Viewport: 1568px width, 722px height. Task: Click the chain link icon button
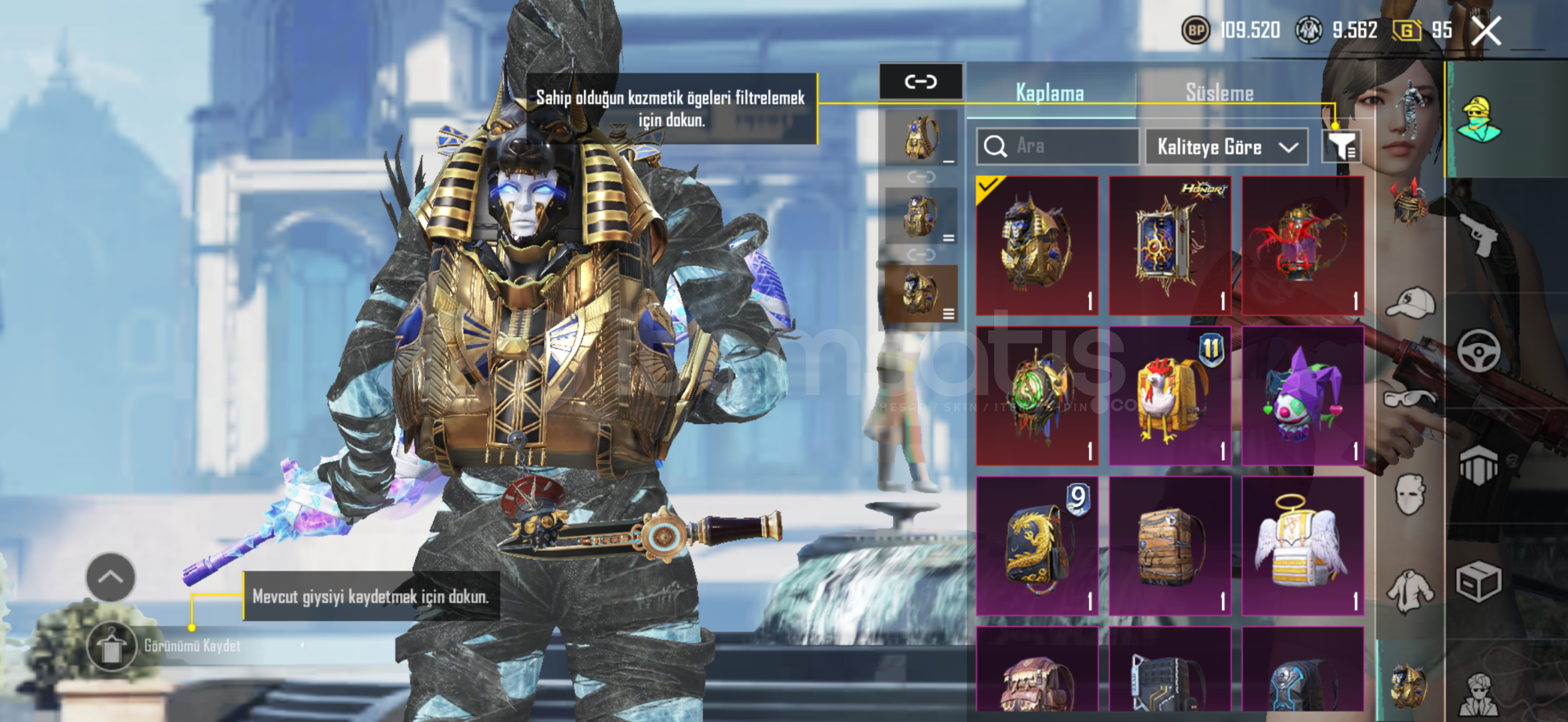point(921,82)
